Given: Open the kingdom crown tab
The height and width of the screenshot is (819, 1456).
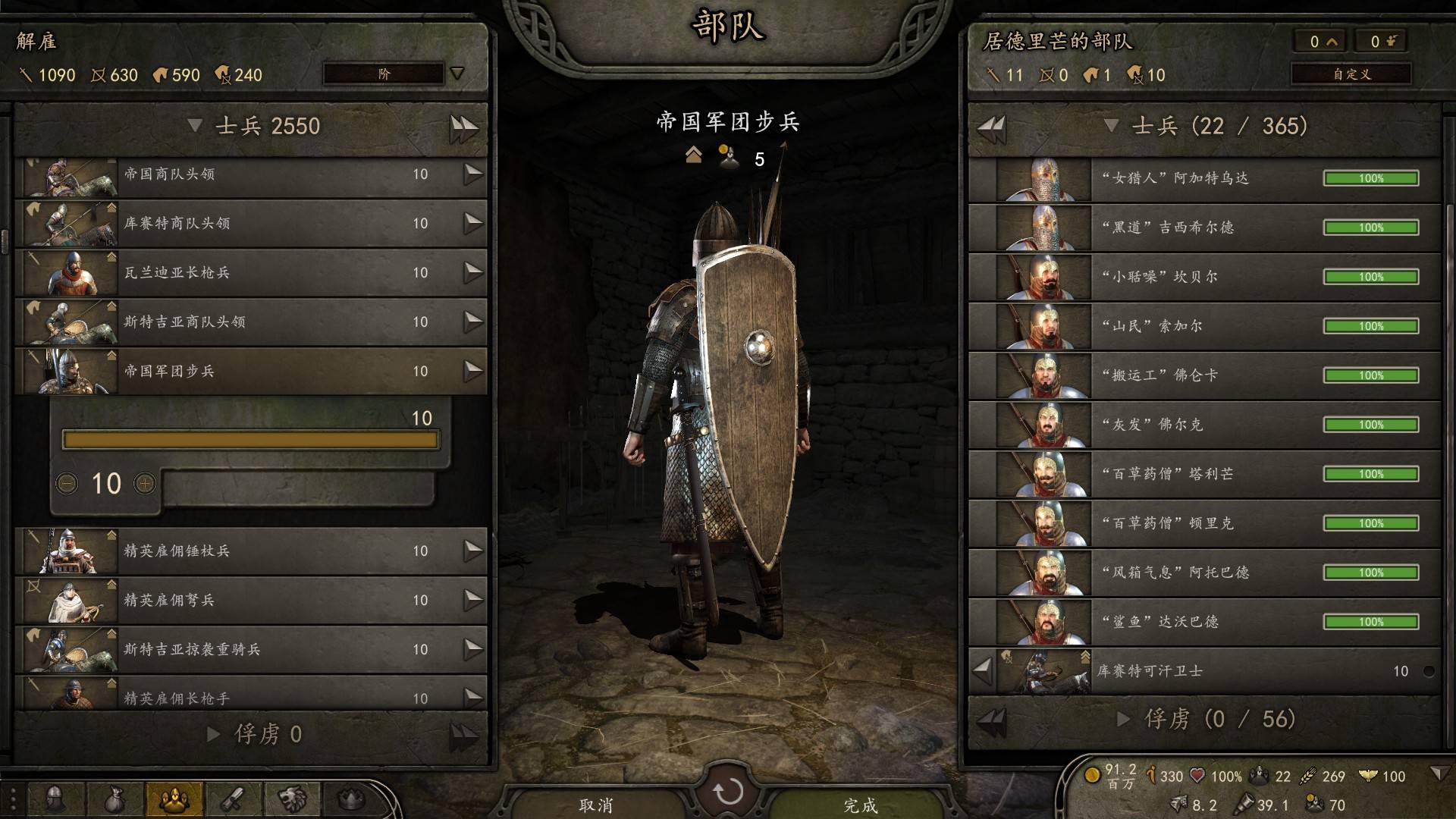Looking at the screenshot, I should (x=350, y=799).
